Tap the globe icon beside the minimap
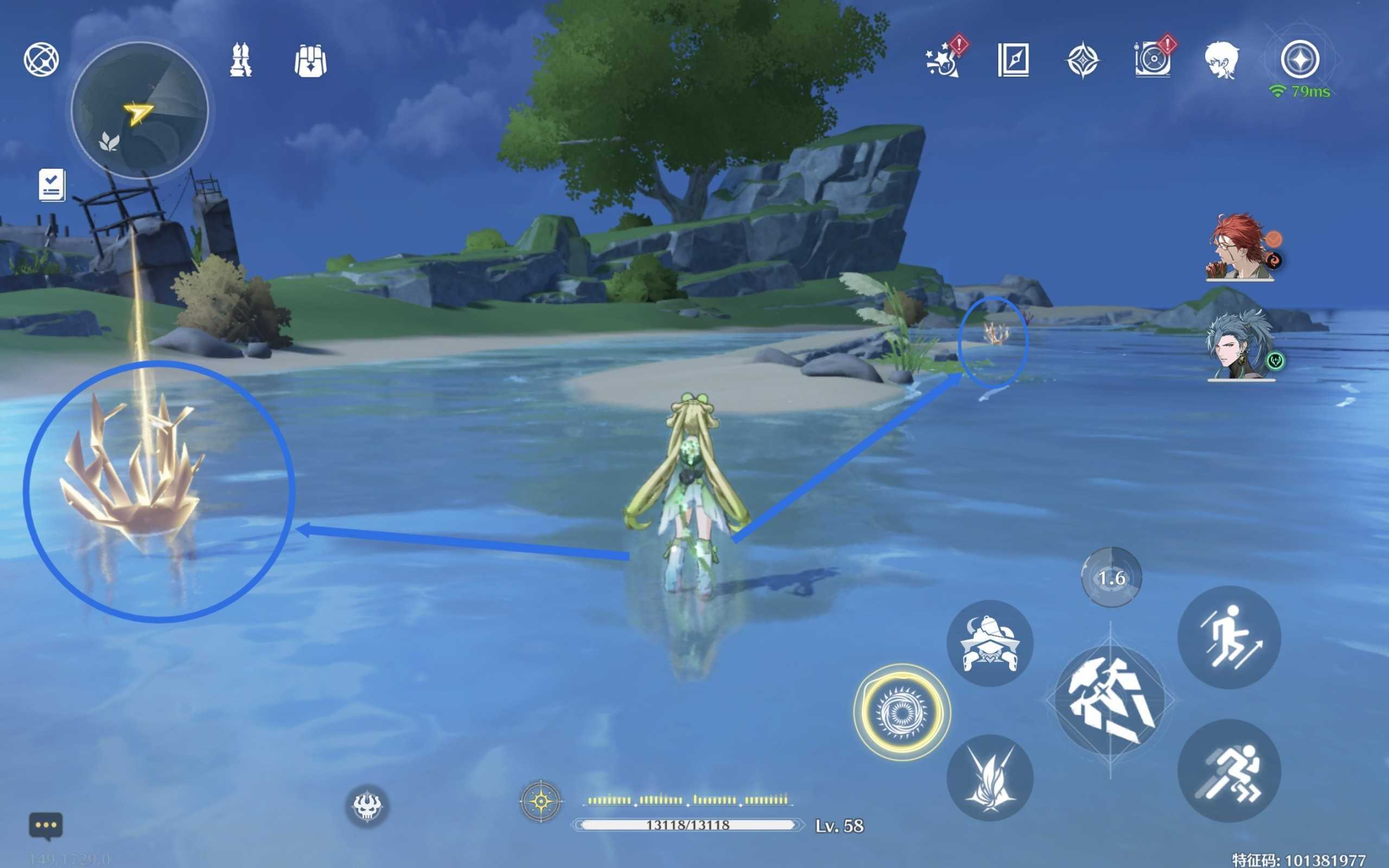This screenshot has height=868, width=1389. [x=41, y=60]
